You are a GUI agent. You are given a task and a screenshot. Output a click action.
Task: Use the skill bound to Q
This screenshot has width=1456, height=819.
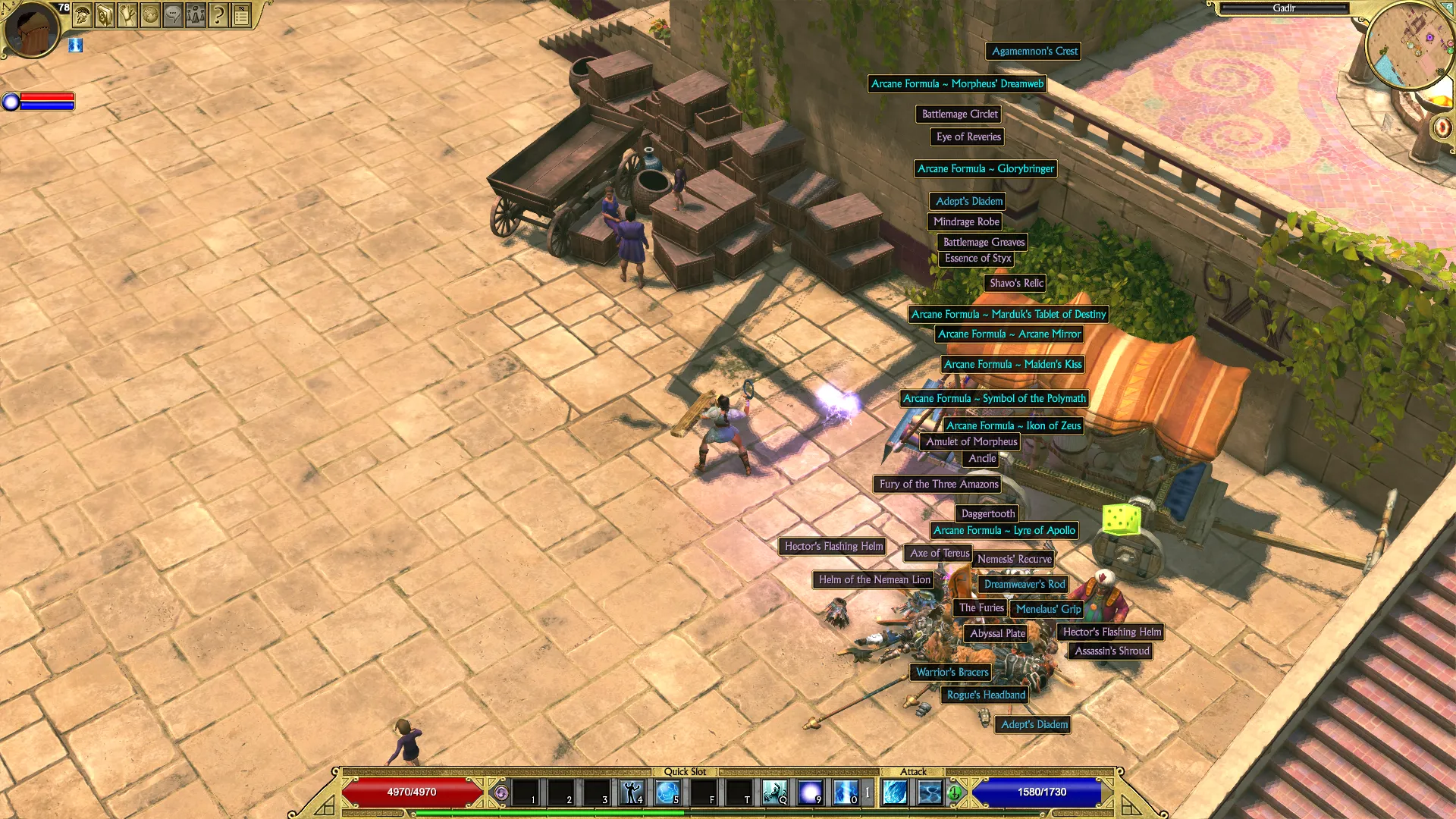click(774, 792)
